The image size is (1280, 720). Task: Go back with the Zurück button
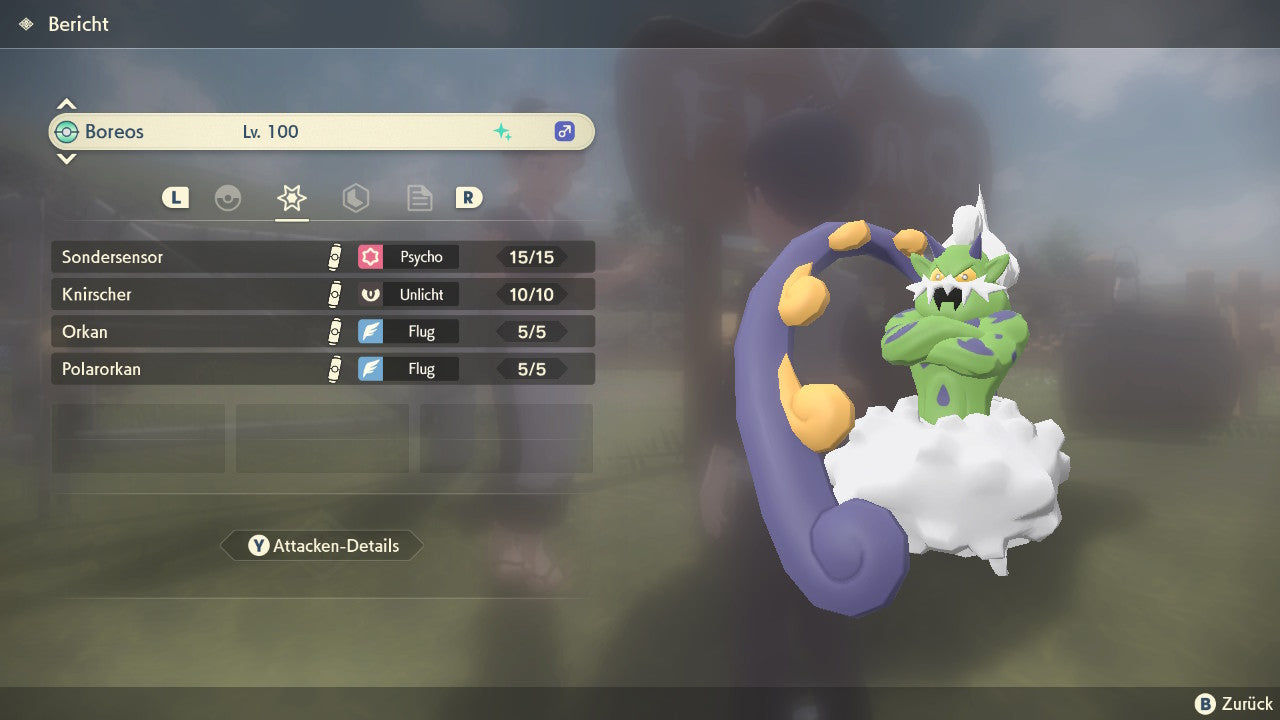(1234, 704)
